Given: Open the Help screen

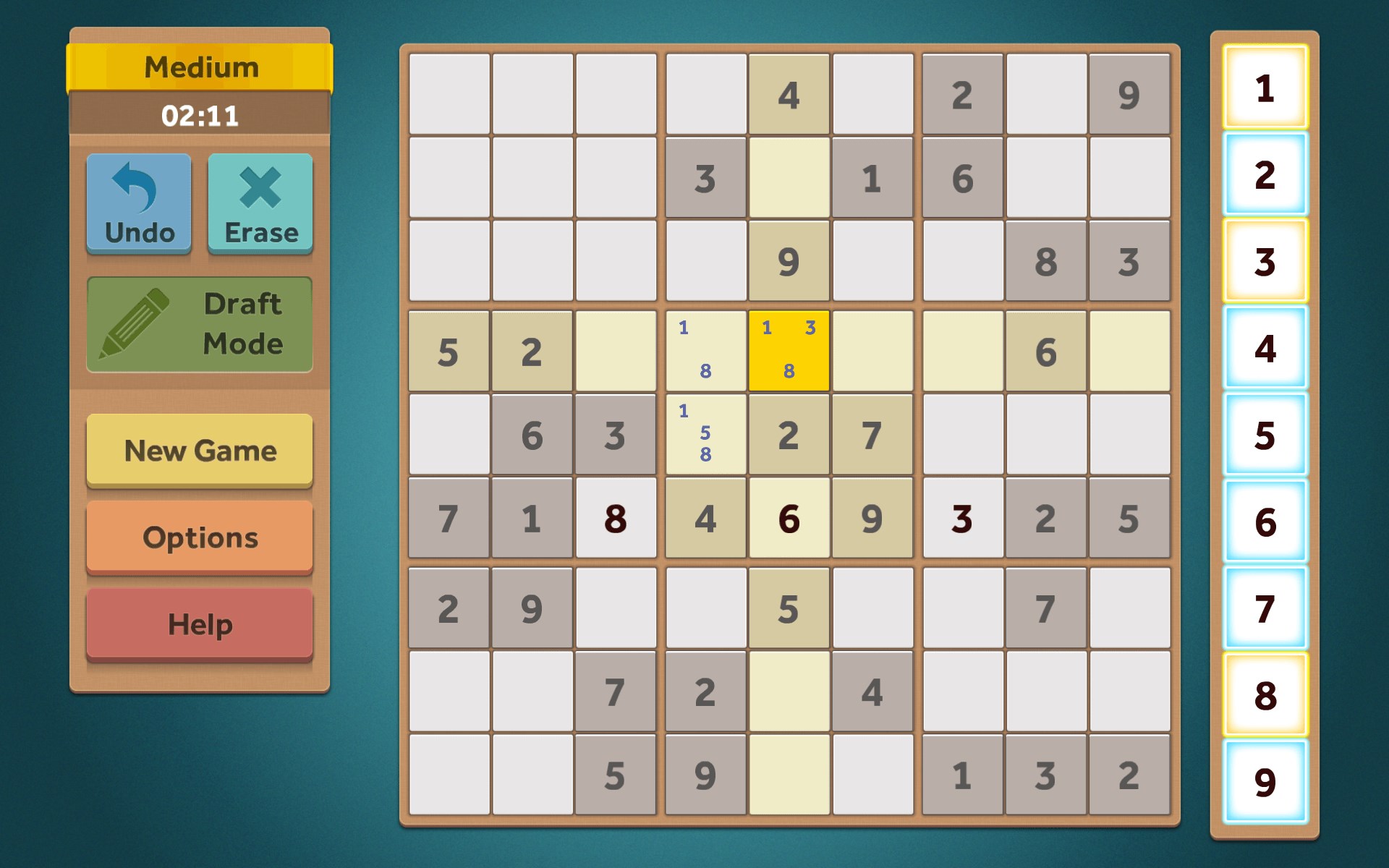Looking at the screenshot, I should coord(199,623).
